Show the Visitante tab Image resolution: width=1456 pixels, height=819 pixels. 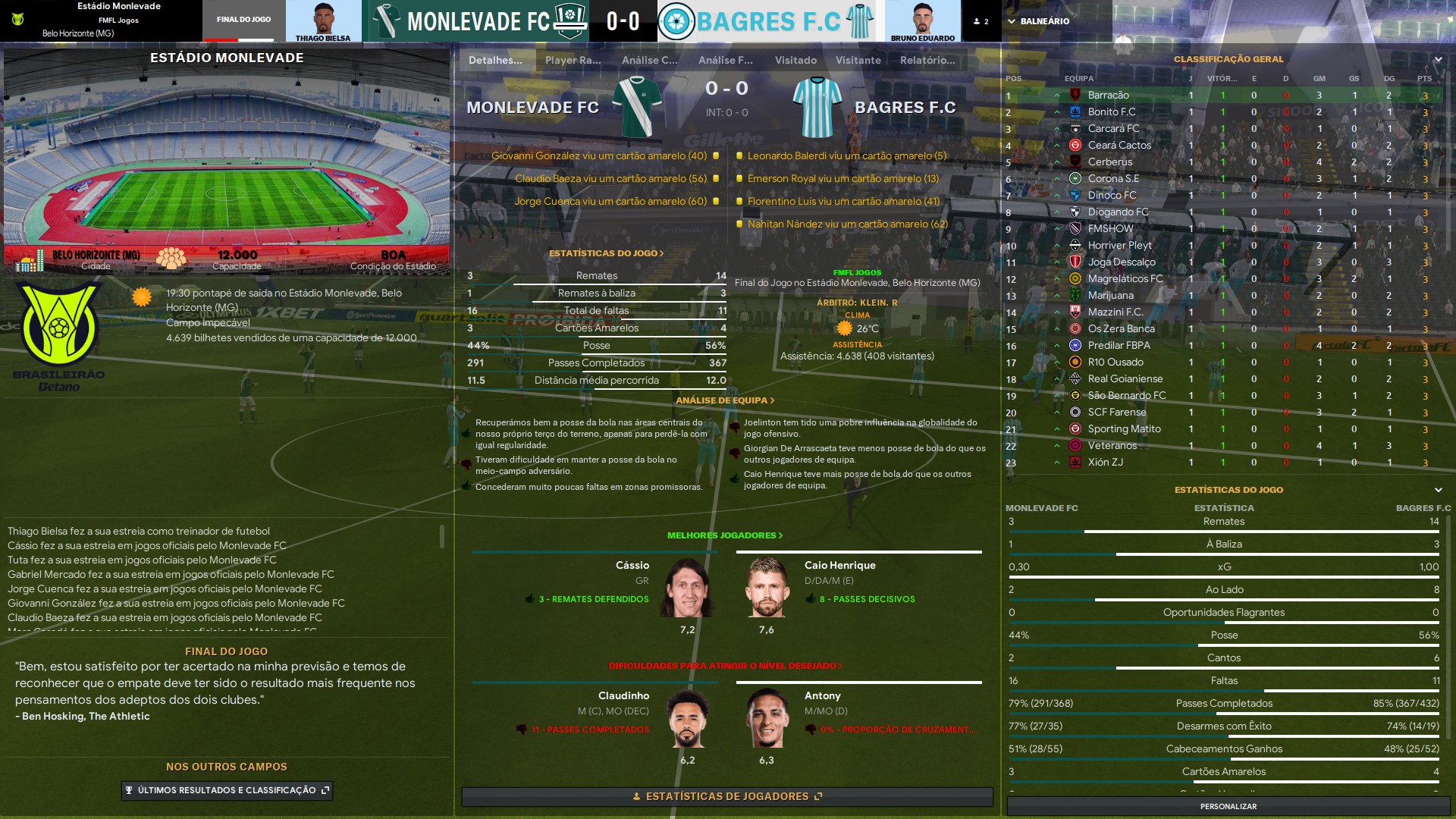point(858,60)
